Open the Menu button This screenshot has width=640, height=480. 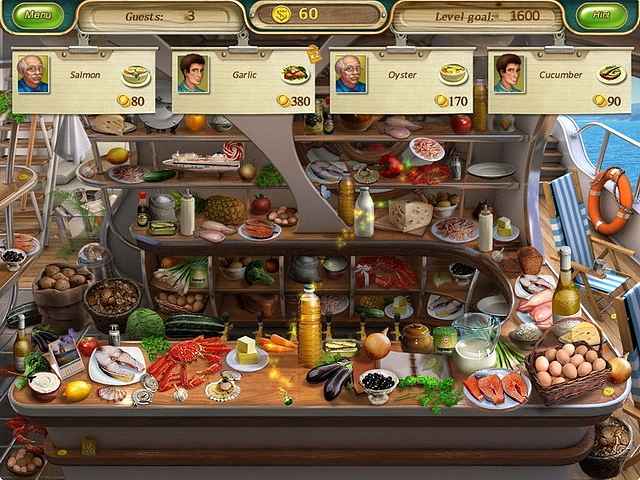(x=39, y=16)
